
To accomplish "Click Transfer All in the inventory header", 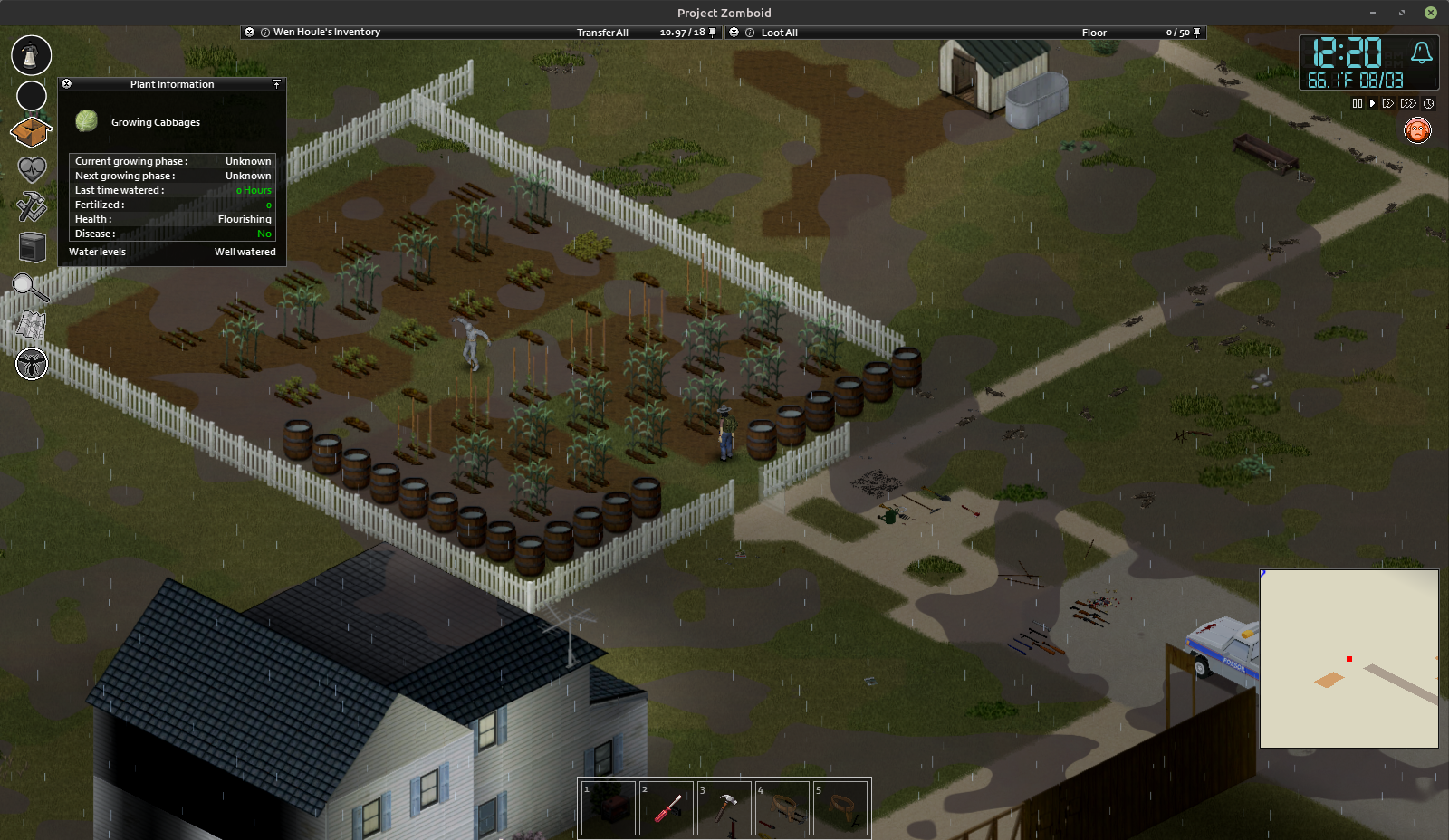I will [602, 33].
